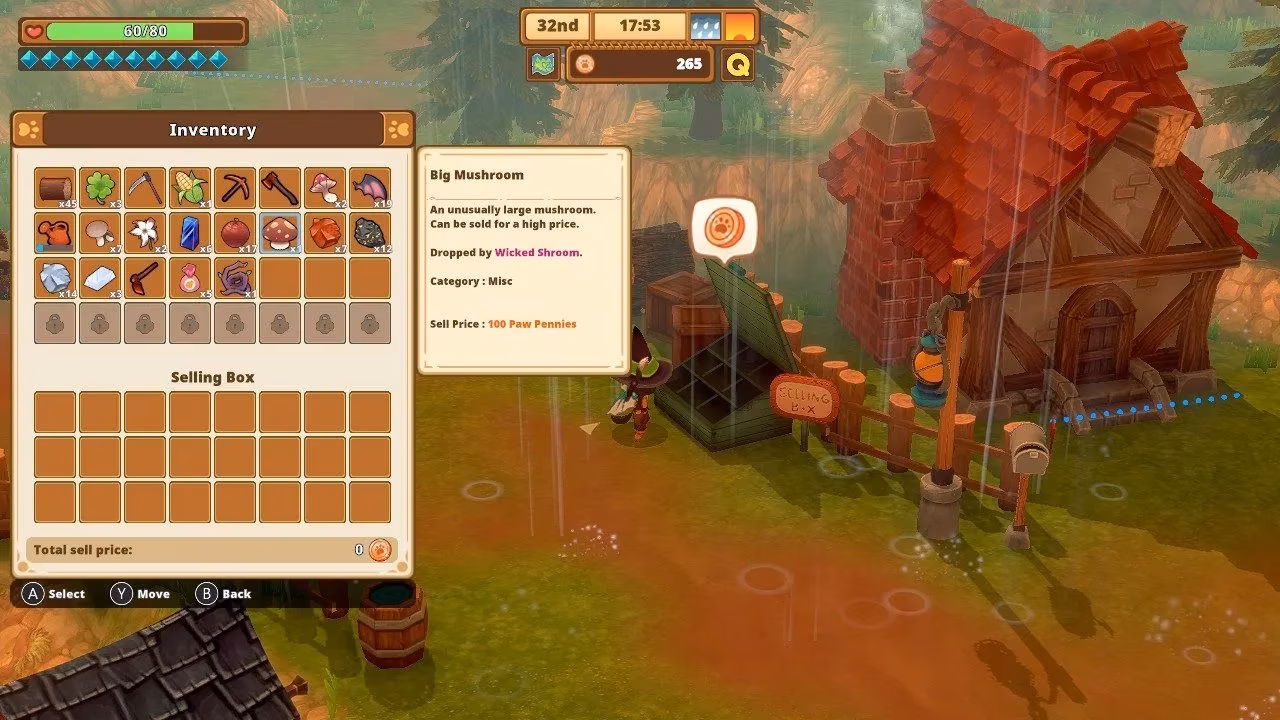Pick the four-leaf clover item
Image resolution: width=1280 pixels, height=720 pixels.
[100, 188]
